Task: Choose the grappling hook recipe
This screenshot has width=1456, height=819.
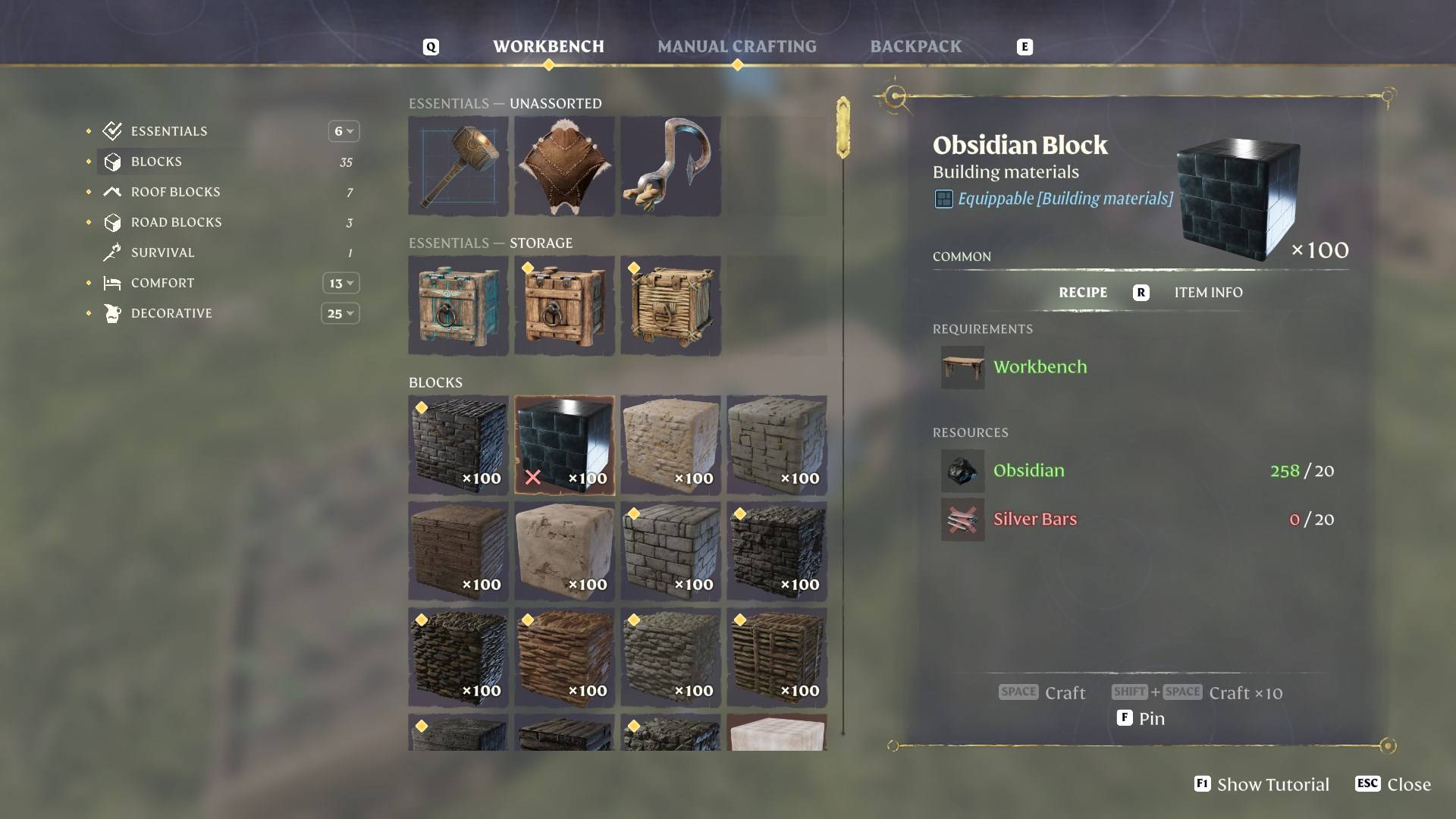Action: [670, 166]
